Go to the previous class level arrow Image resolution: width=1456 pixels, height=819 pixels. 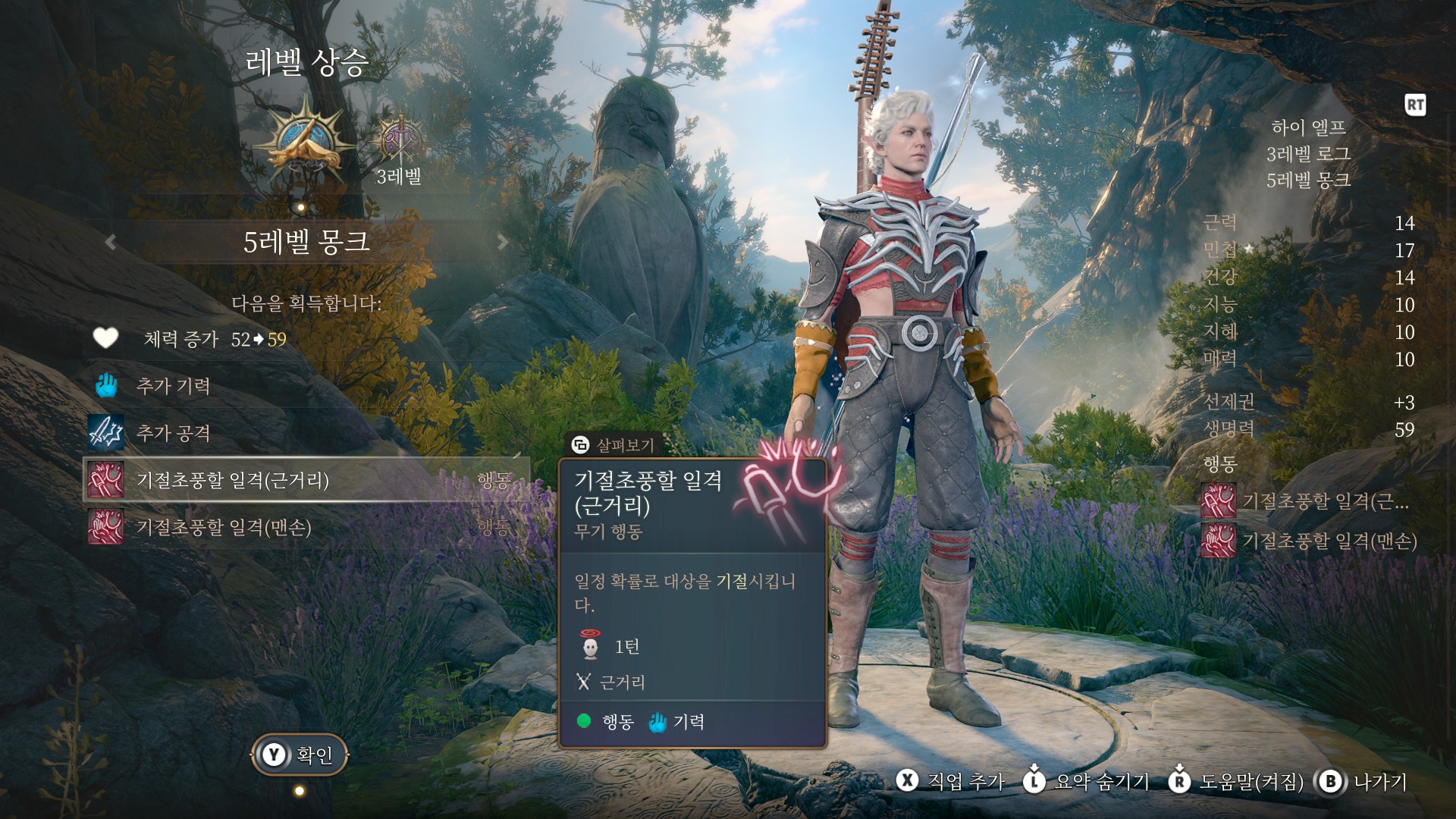[111, 242]
